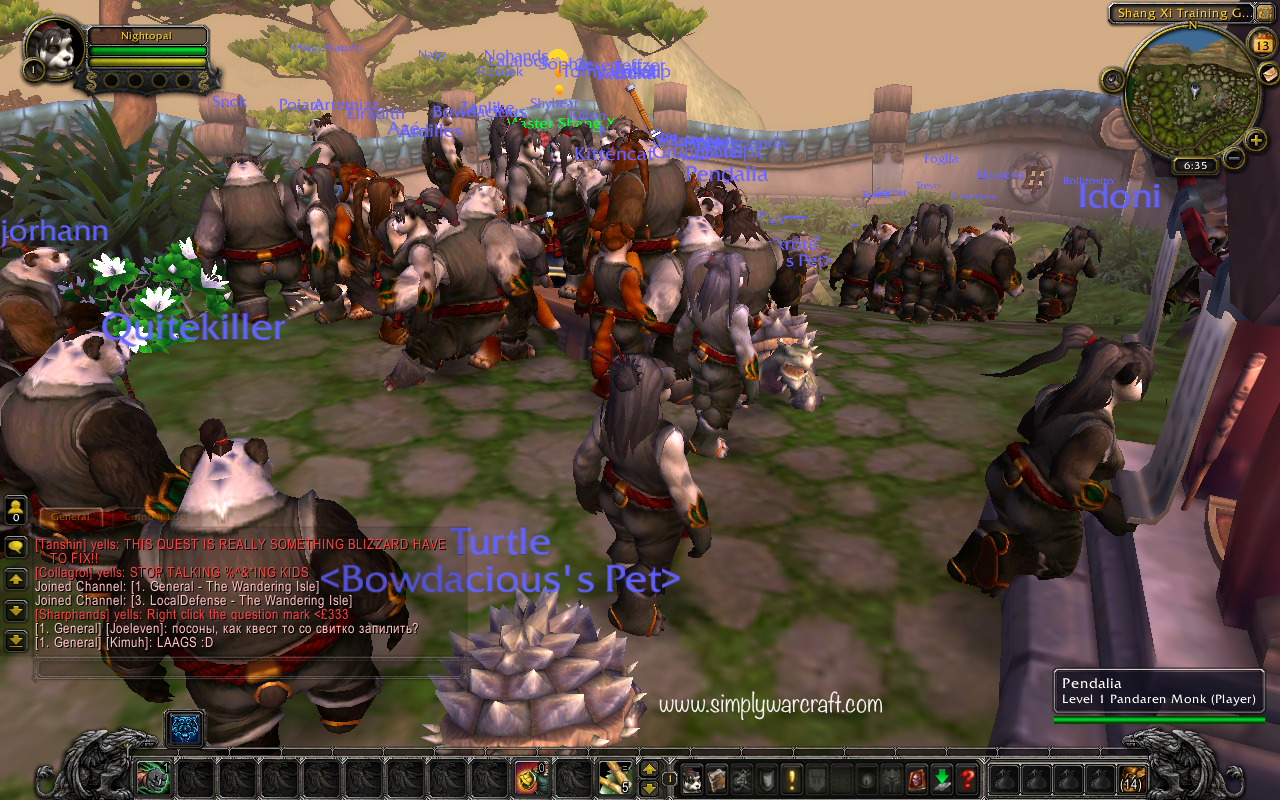Click the action bar page-up arrow

coord(649,770)
